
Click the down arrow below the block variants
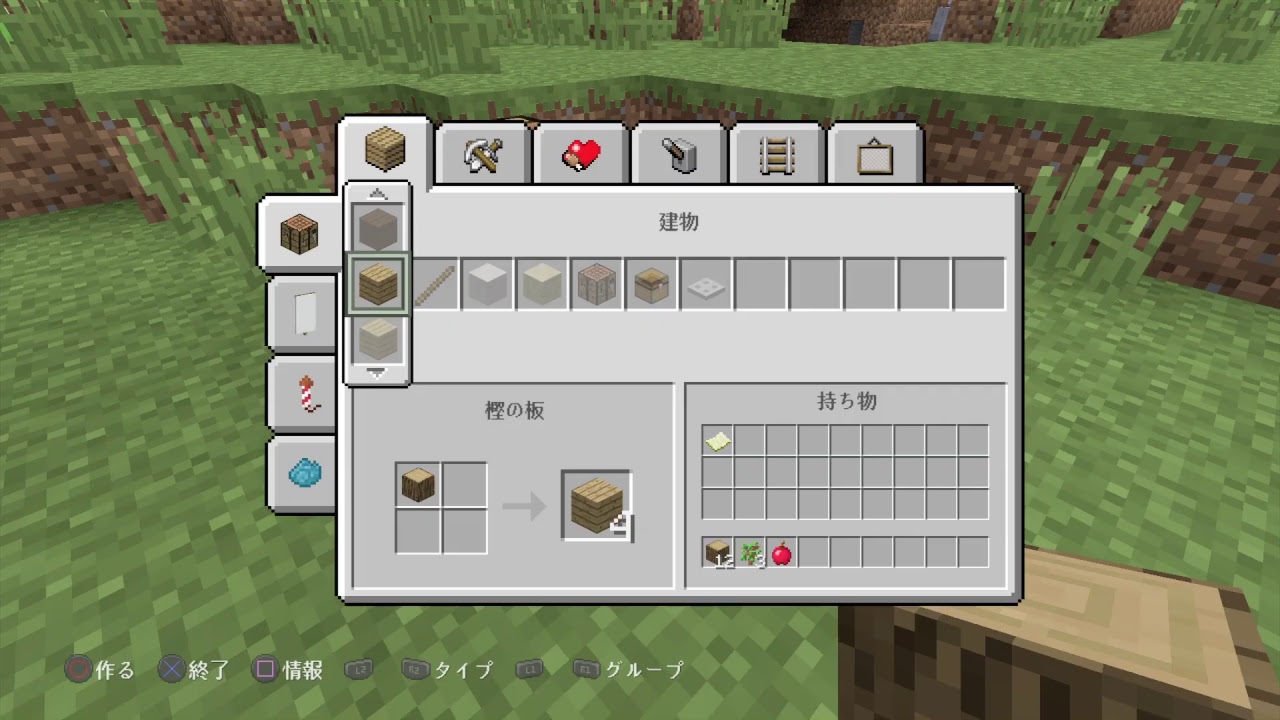point(378,374)
